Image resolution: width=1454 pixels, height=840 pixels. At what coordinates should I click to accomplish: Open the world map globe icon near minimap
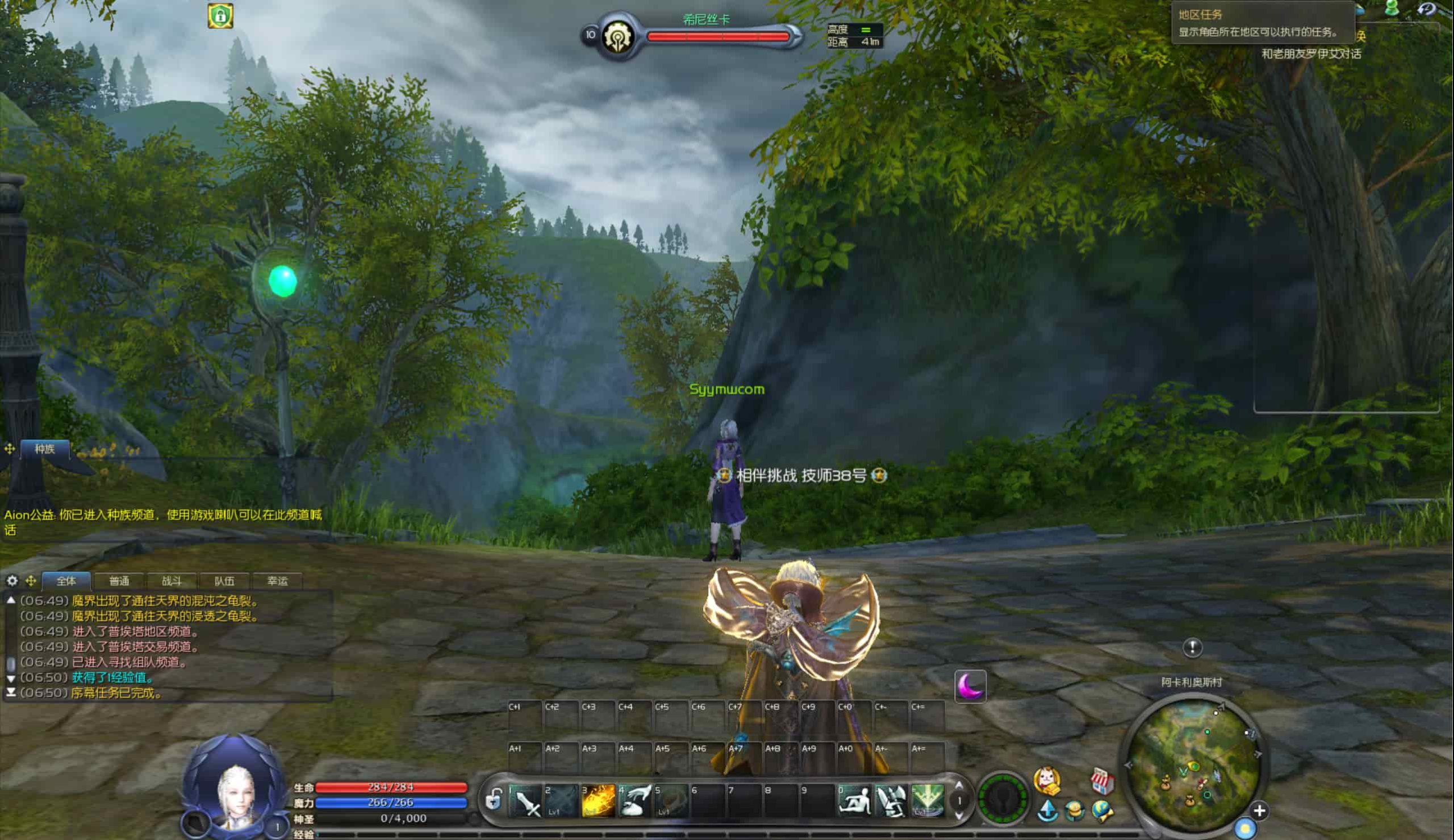point(1103,811)
